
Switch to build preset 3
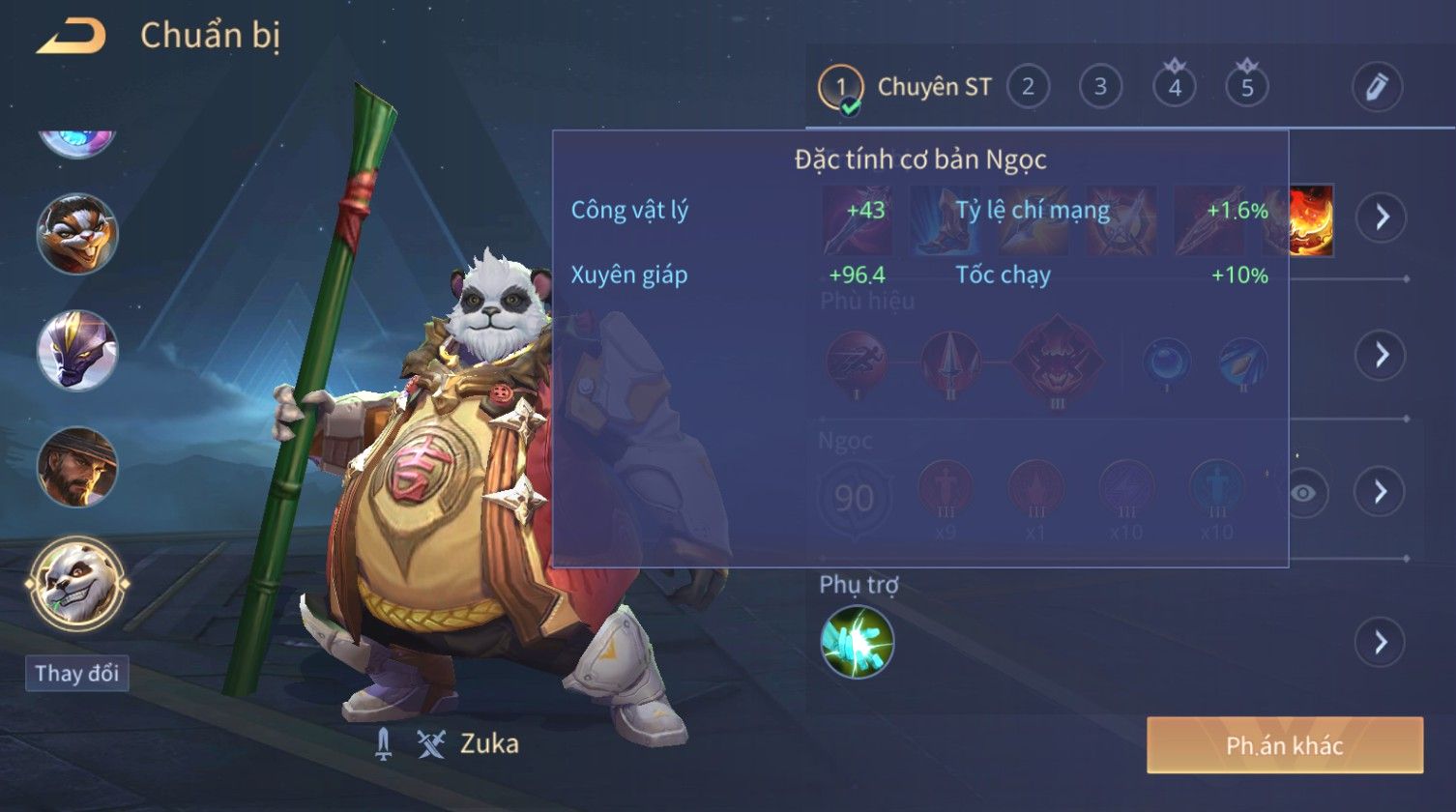(1100, 87)
